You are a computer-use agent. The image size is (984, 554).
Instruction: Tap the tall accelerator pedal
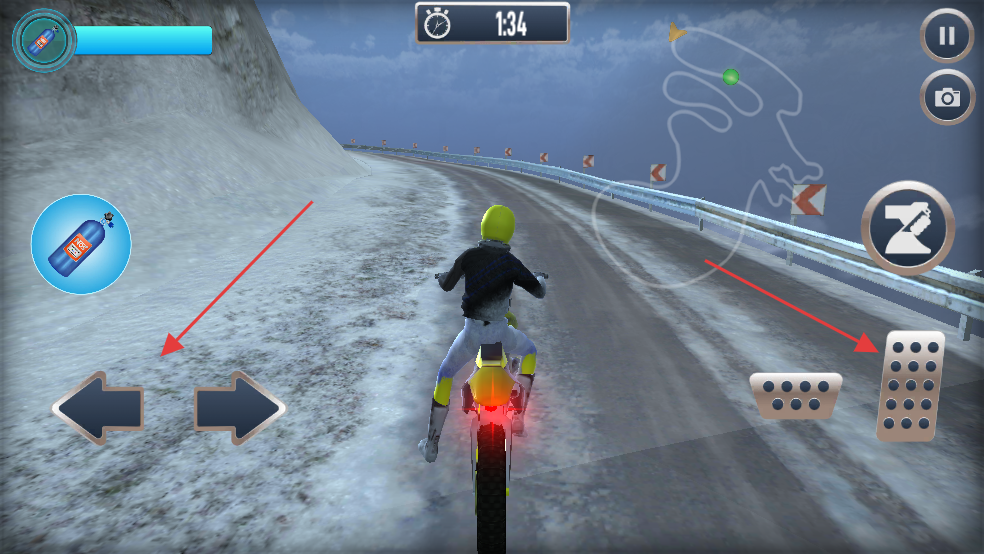click(x=910, y=386)
